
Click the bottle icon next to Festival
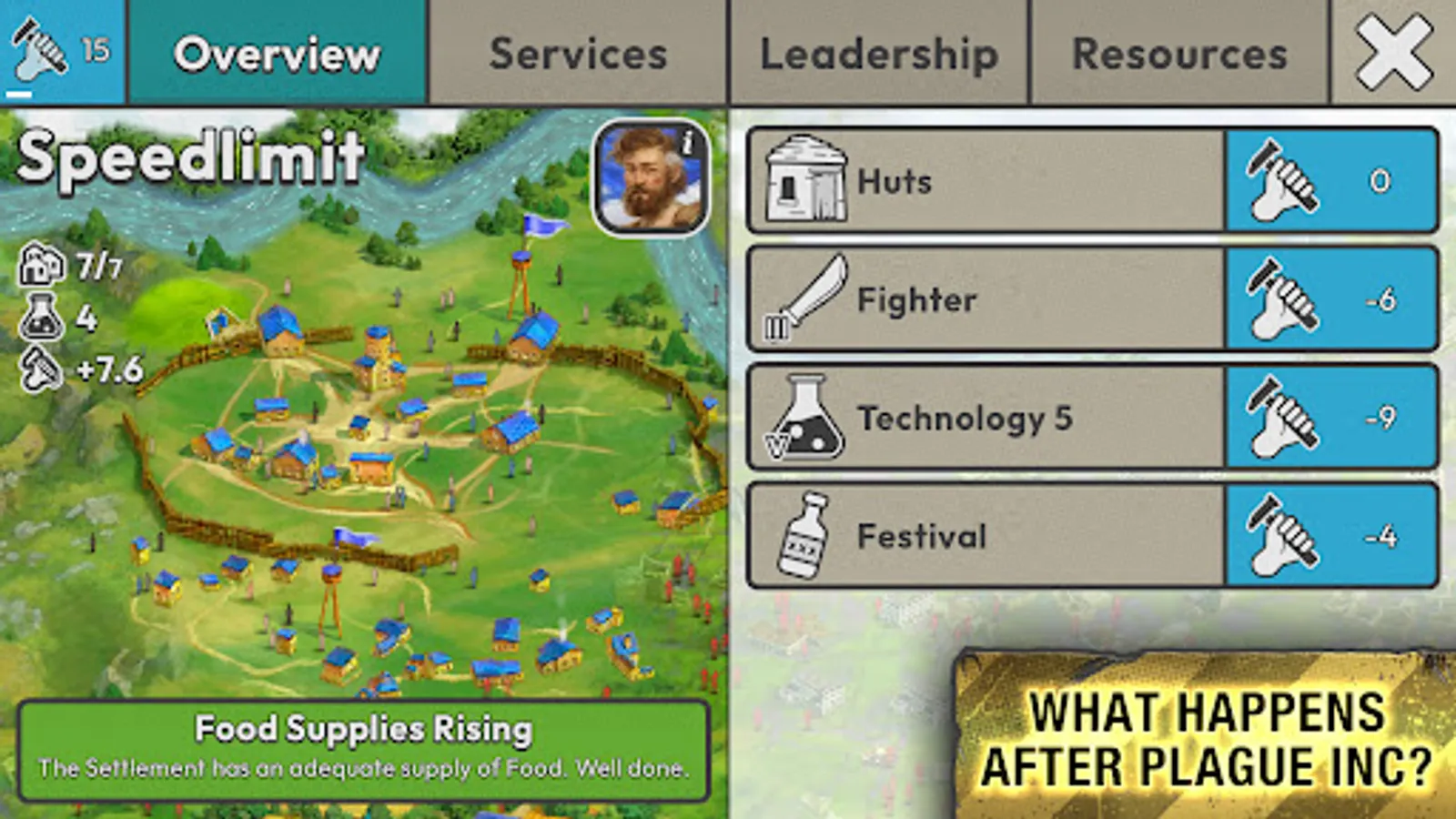tap(805, 537)
